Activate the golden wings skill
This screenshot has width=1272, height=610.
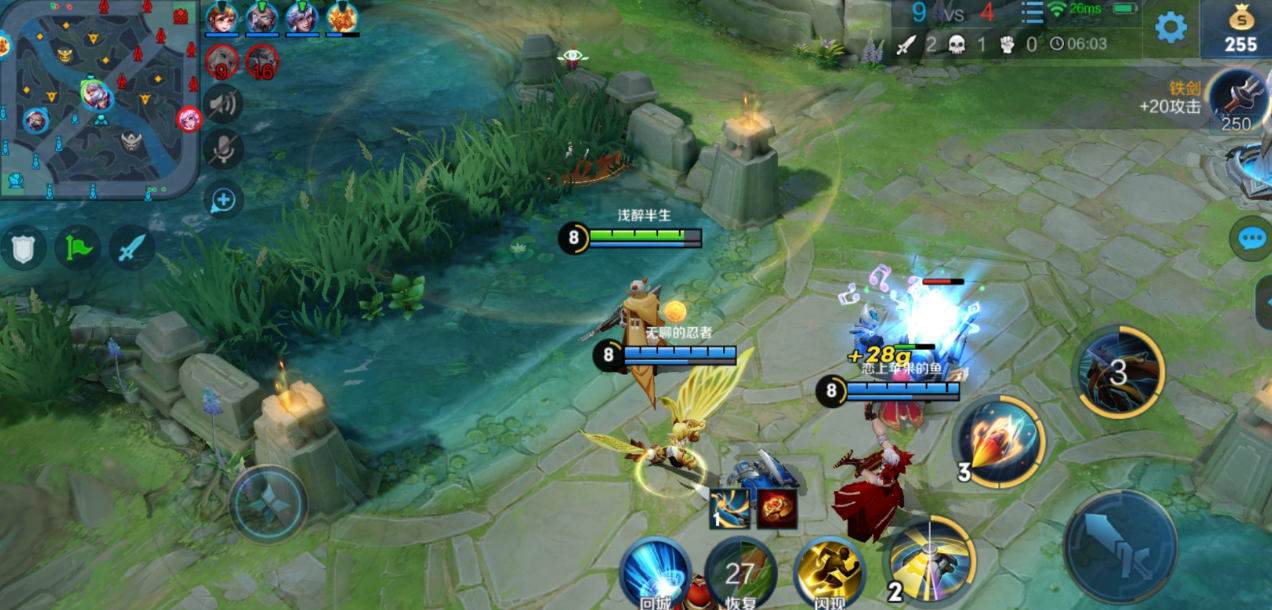click(x=931, y=556)
